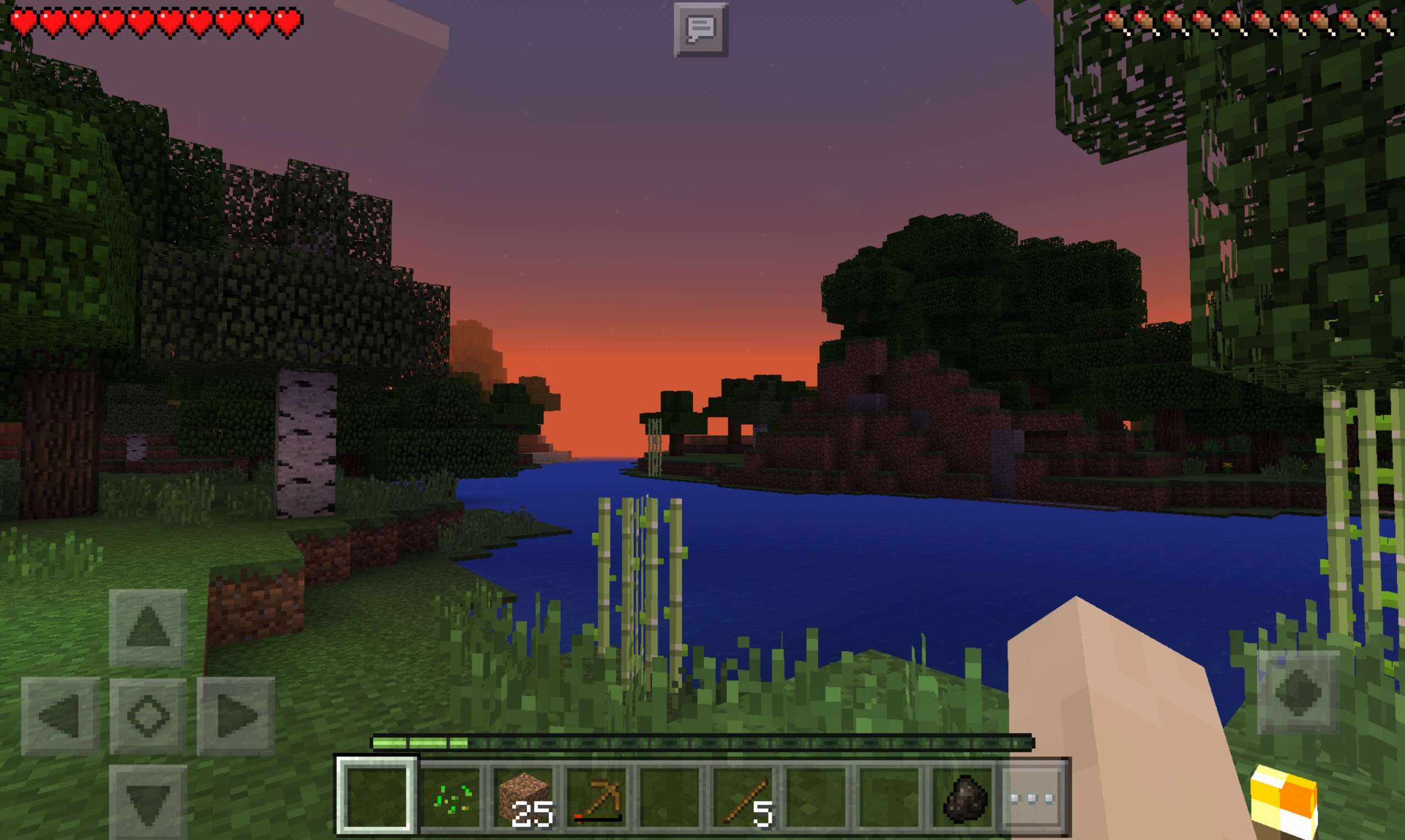Equip the wooden pickaxe from the hotbar

[598, 798]
